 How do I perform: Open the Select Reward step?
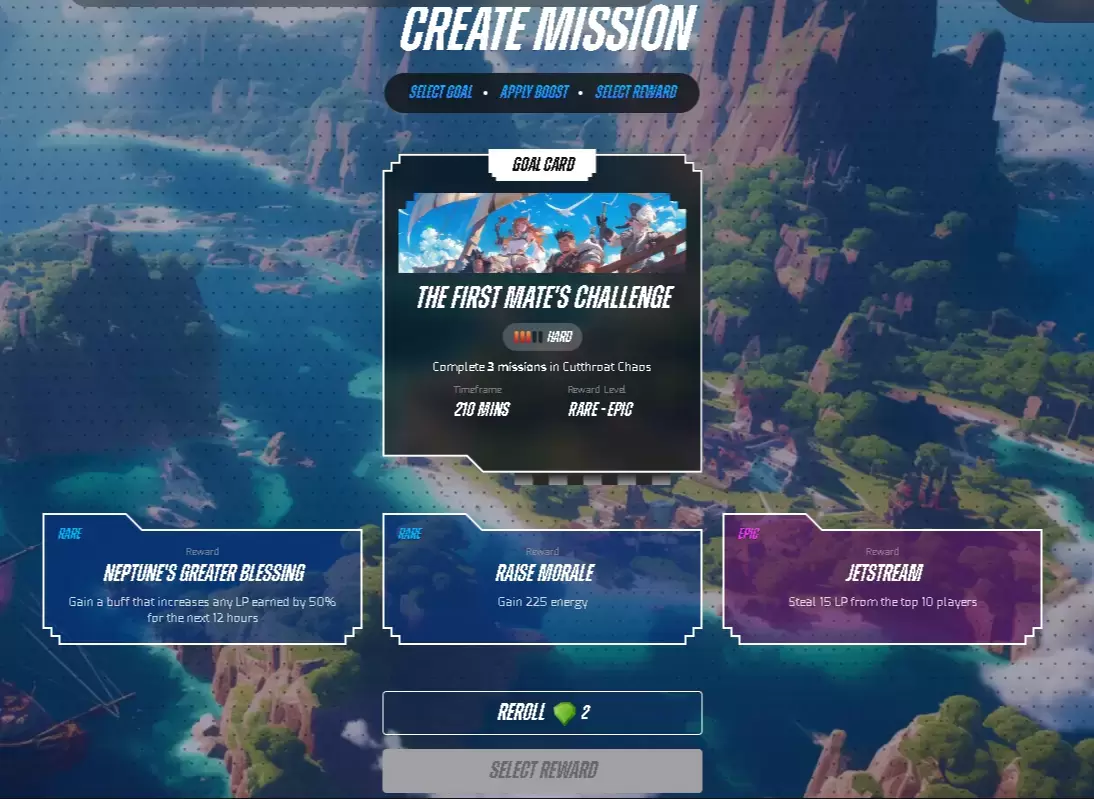tap(636, 92)
